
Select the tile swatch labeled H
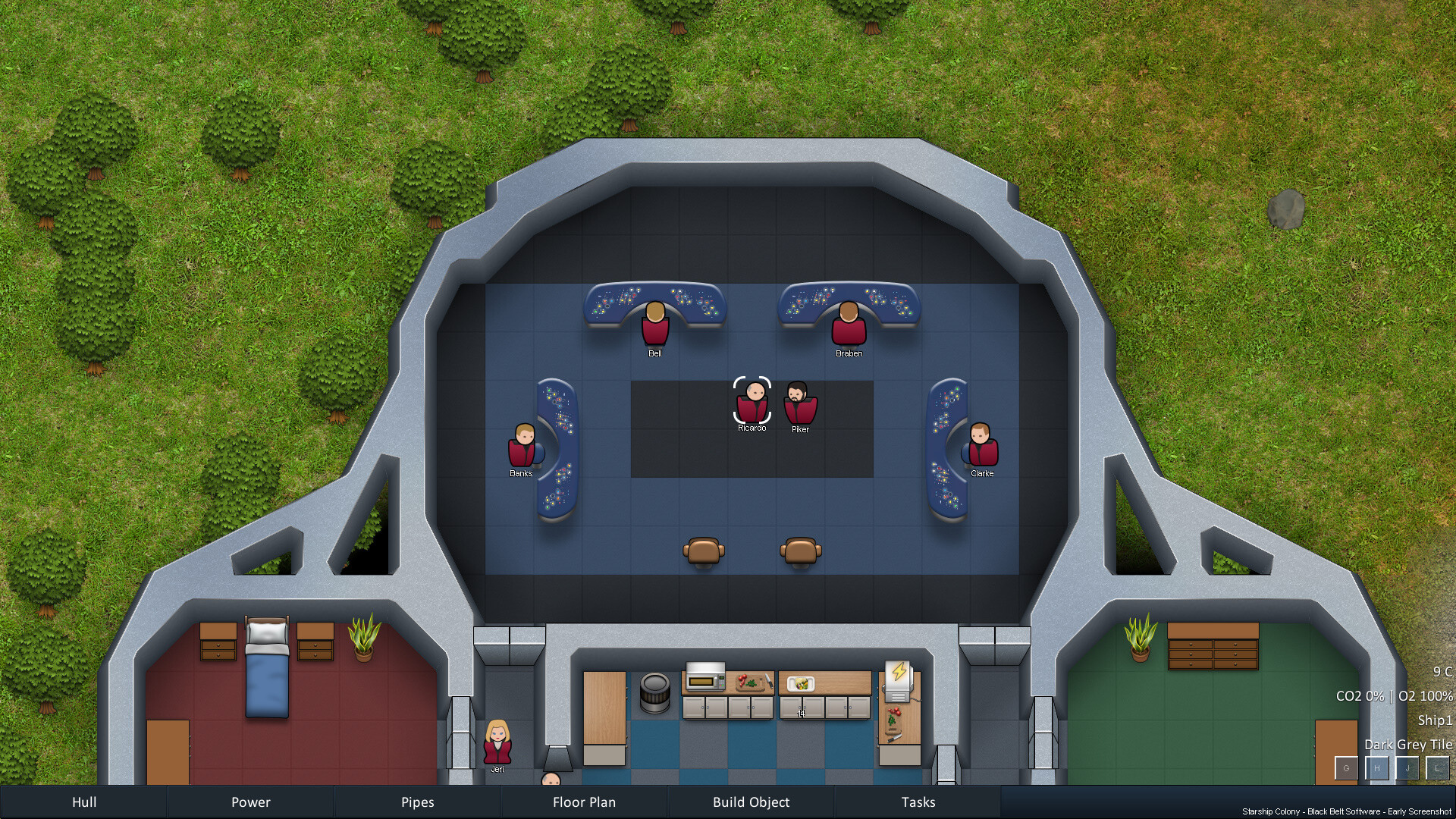pos(1376,768)
